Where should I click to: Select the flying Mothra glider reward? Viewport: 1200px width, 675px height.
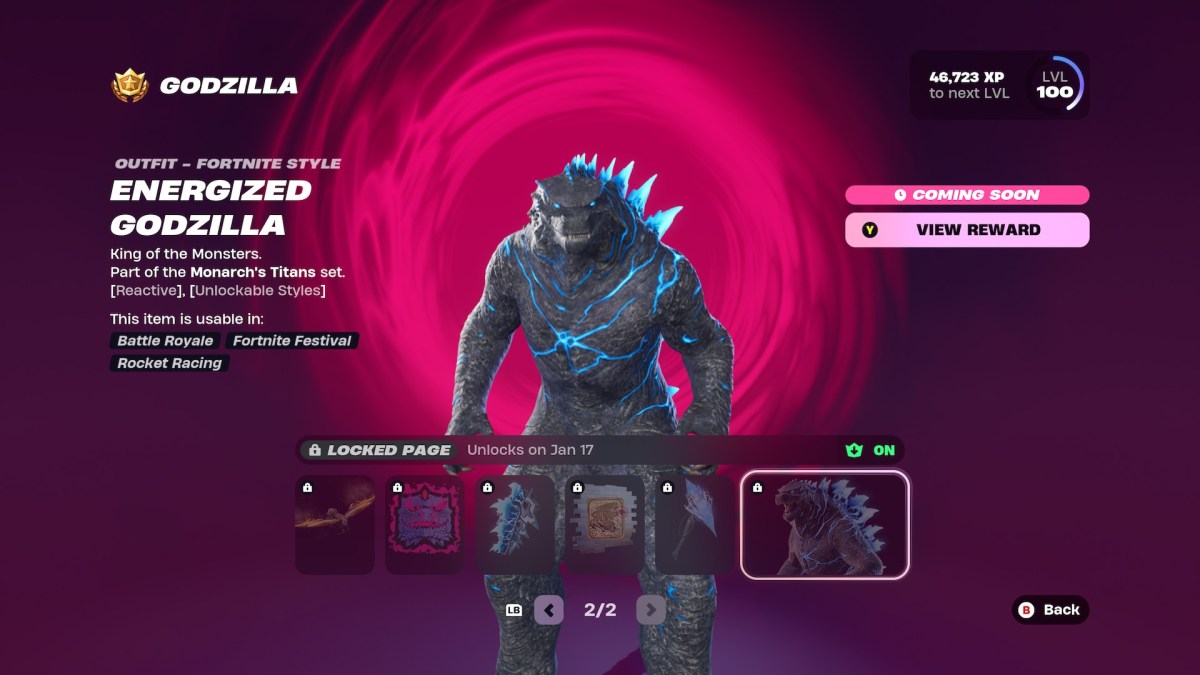click(x=335, y=525)
